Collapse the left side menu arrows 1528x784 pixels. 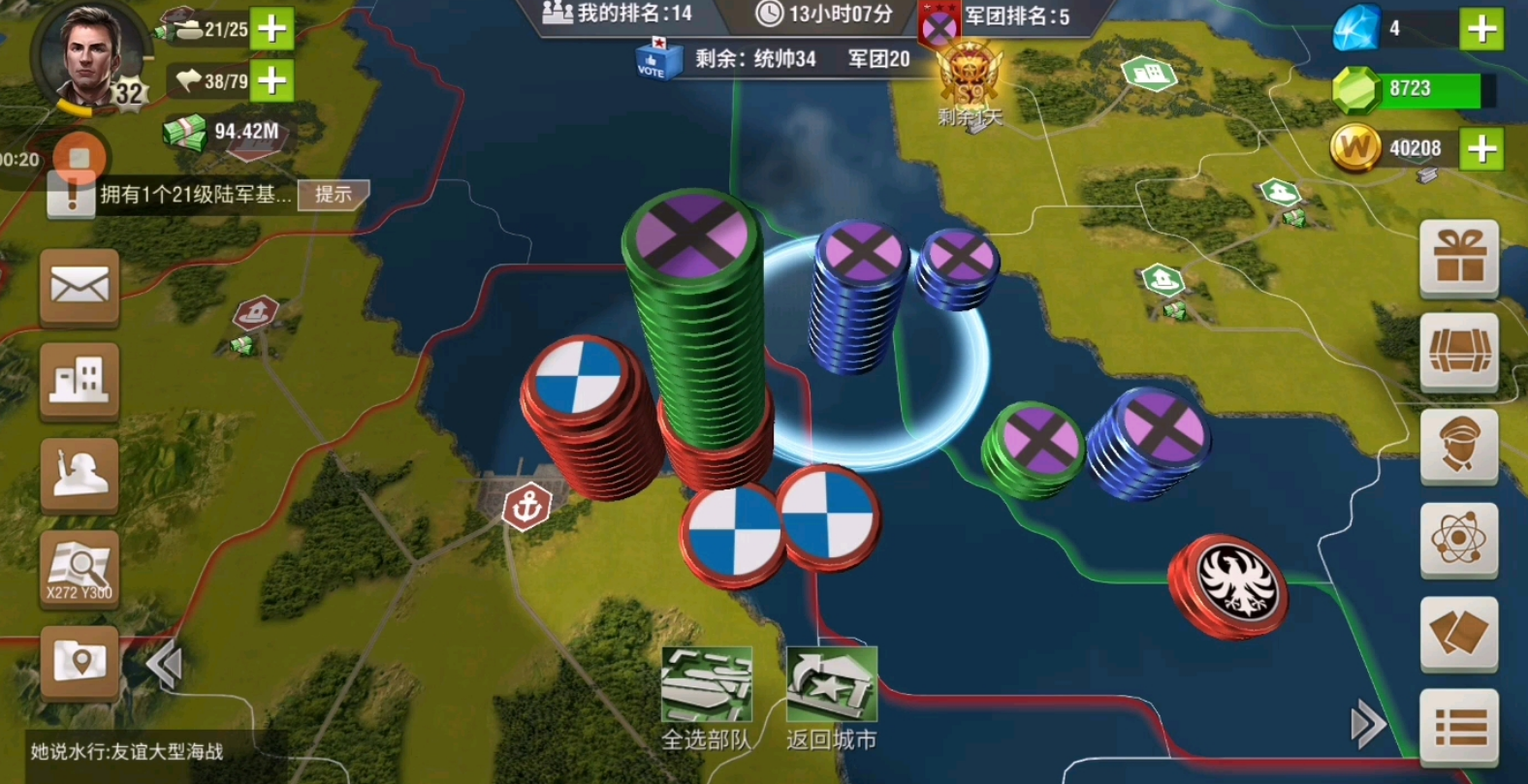[x=165, y=666]
